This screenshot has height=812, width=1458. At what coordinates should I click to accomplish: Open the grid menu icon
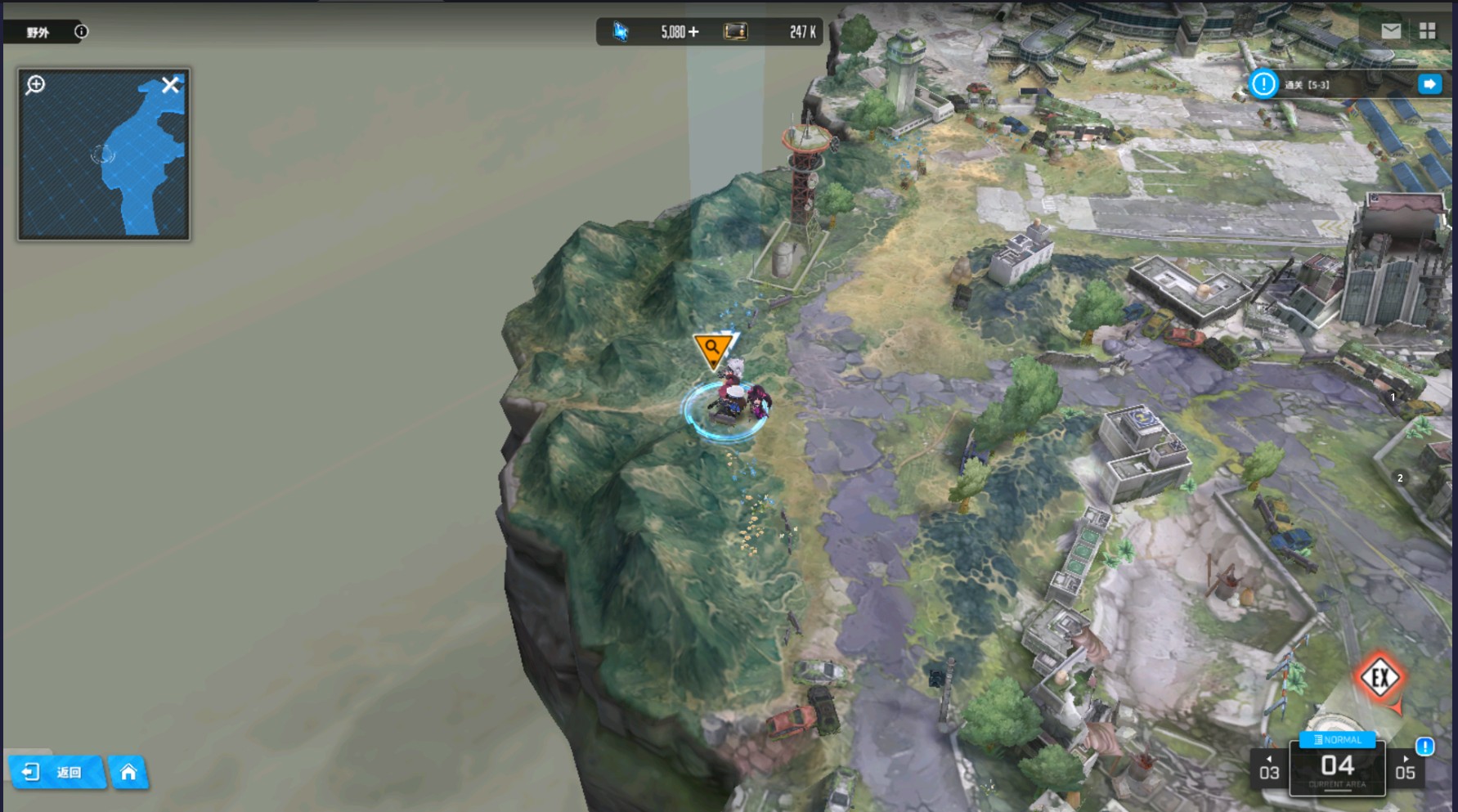[x=1428, y=31]
